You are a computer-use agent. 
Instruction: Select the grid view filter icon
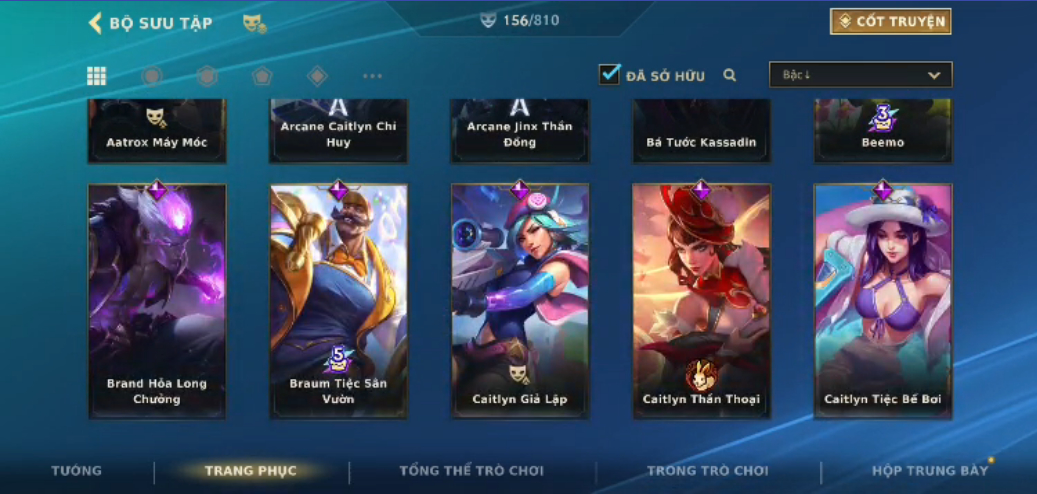coord(96,76)
